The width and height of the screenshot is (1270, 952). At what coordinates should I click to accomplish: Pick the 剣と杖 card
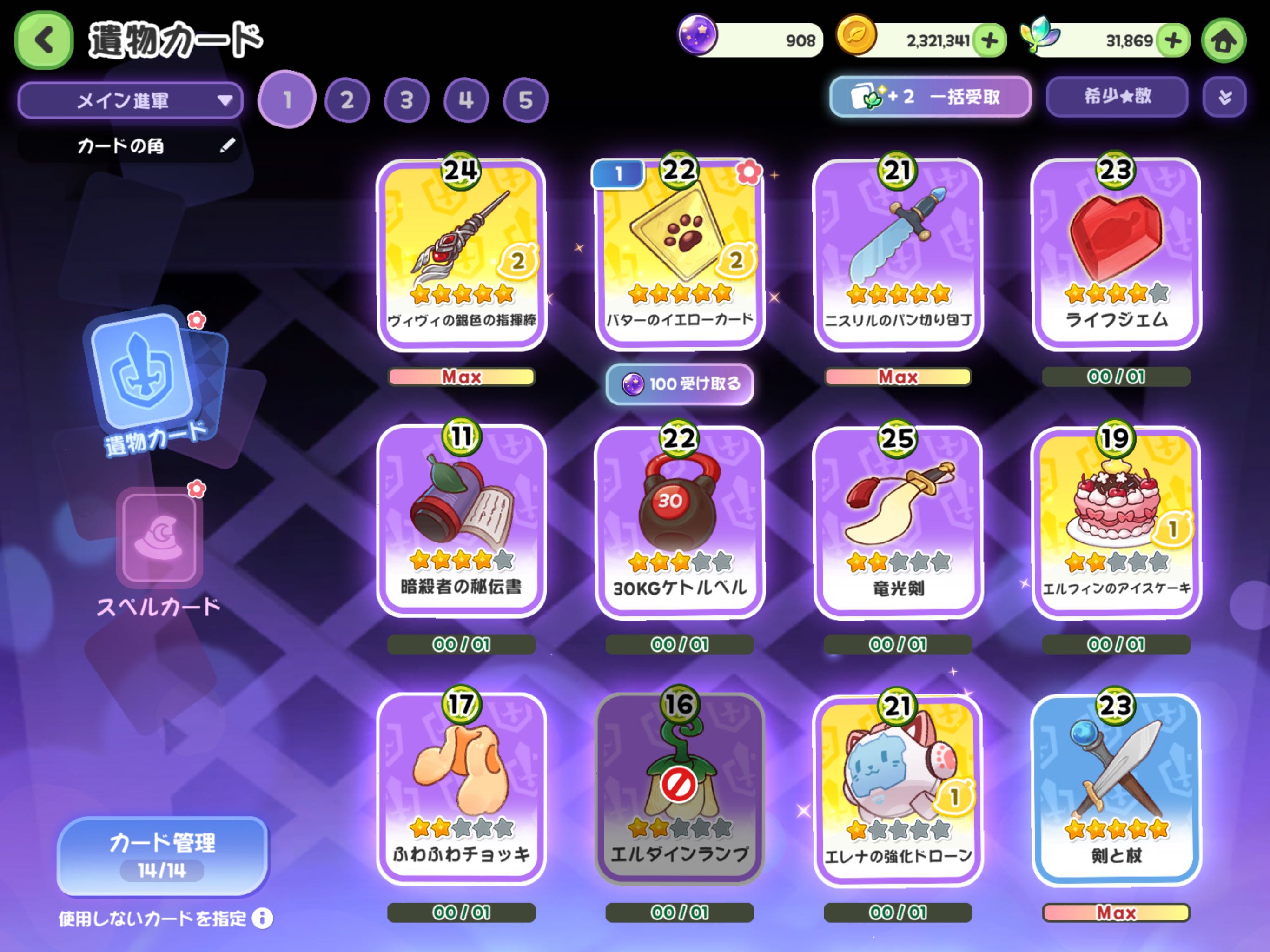1116,789
